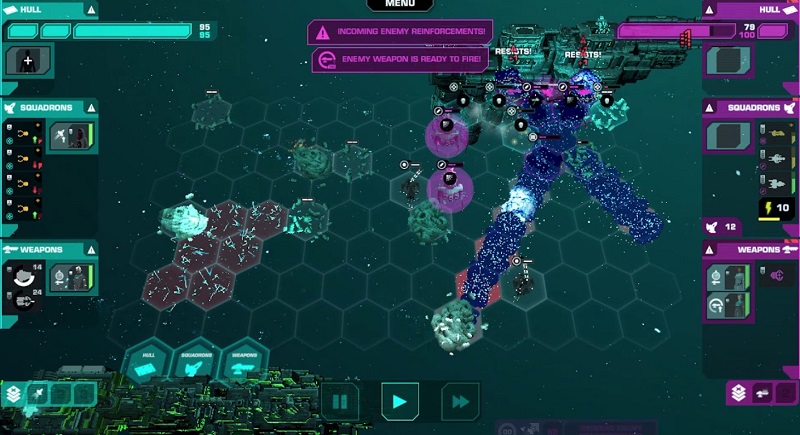The image size is (800, 435).
Task: Click the enemy weapon ready alert
Action: click(x=400, y=60)
